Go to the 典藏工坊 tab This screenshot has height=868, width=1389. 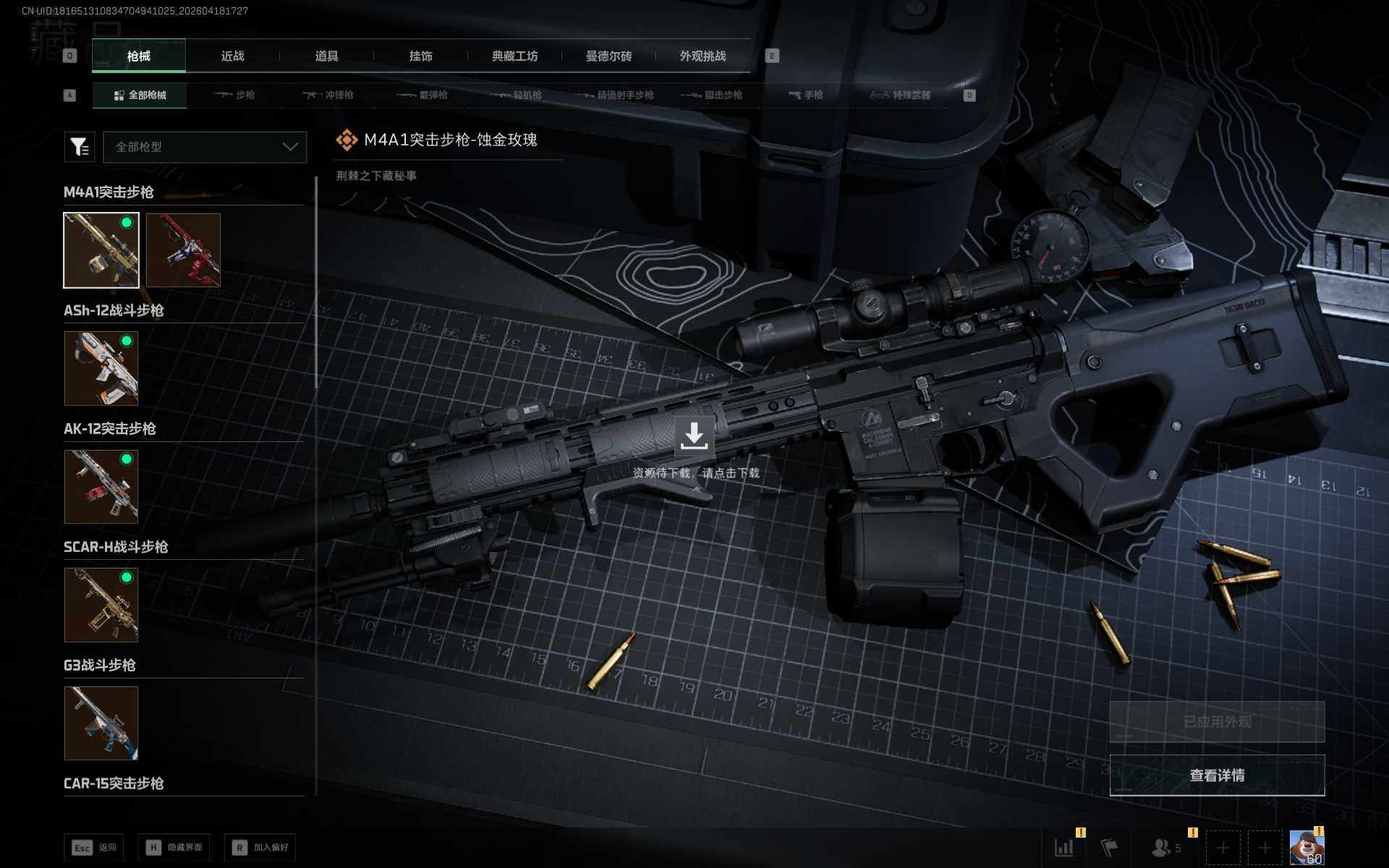point(514,56)
